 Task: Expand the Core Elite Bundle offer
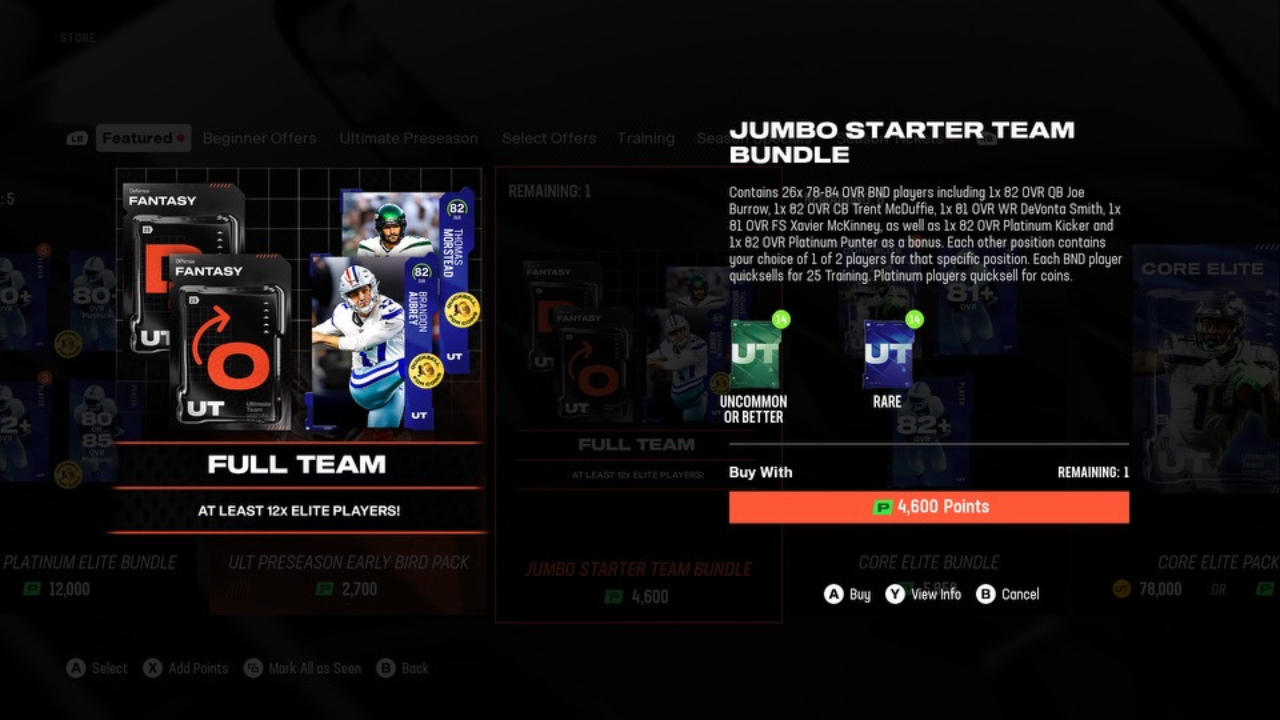pos(928,562)
